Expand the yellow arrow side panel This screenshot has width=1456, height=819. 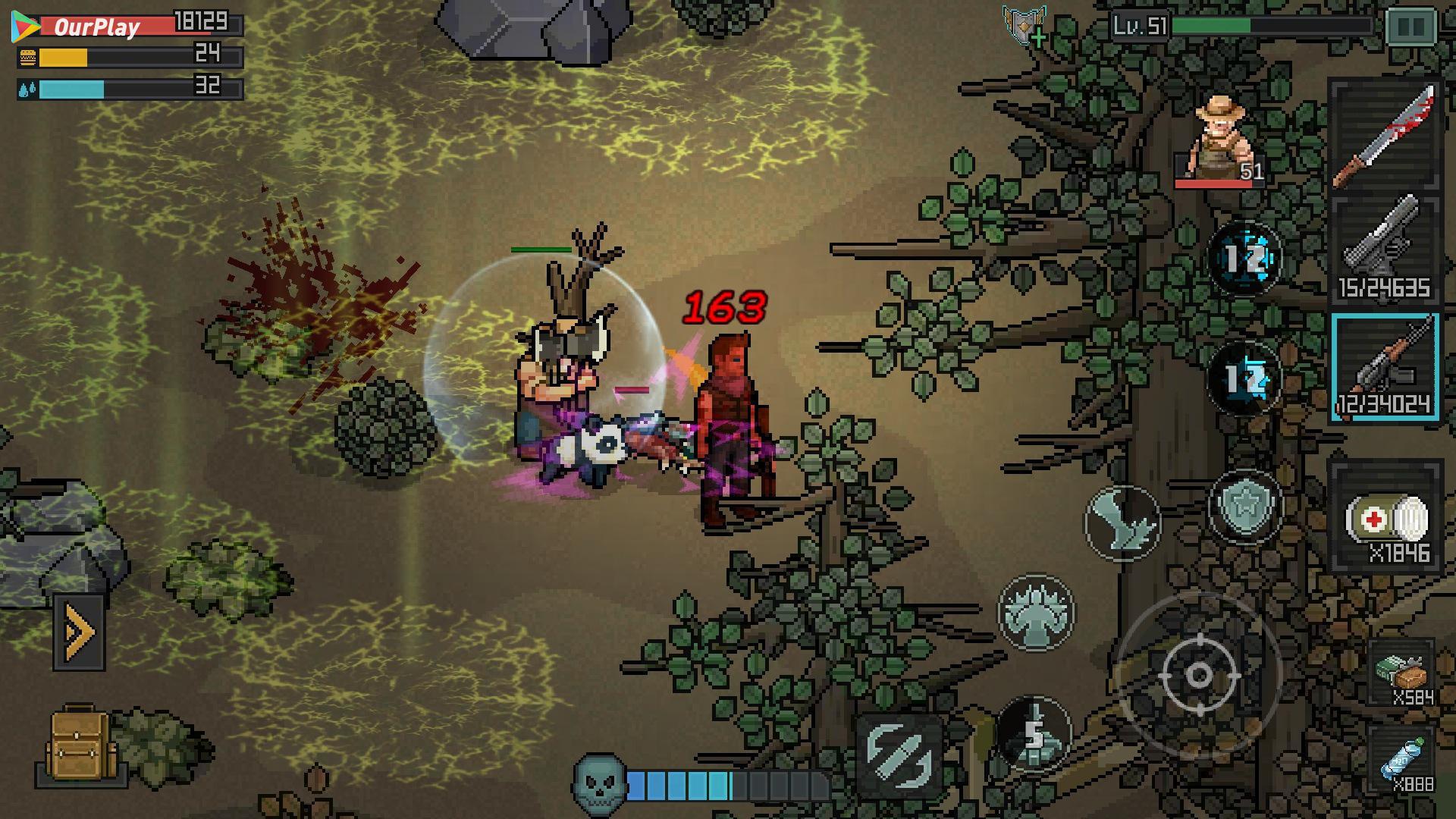[79, 632]
